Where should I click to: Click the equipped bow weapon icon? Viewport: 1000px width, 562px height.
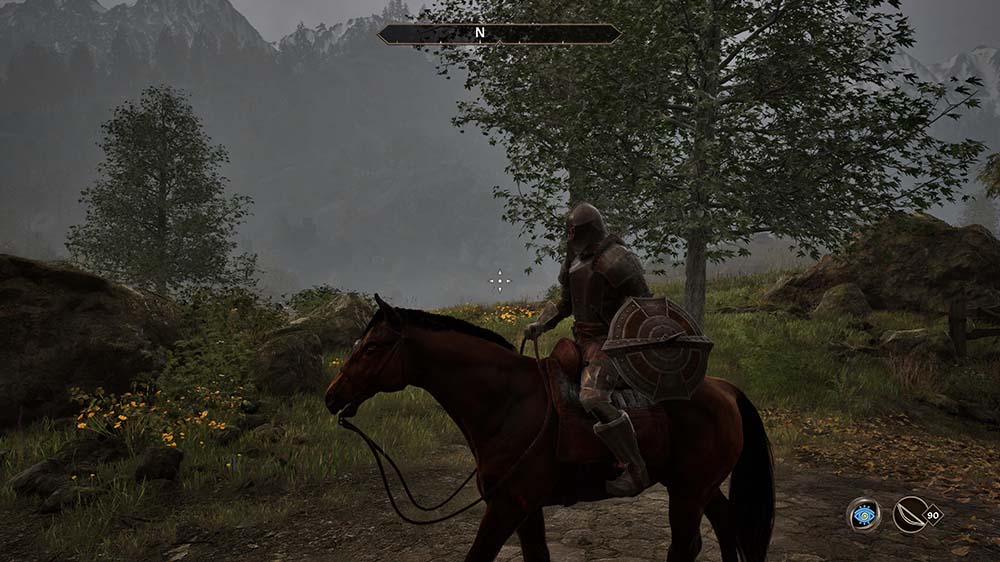tap(911, 515)
